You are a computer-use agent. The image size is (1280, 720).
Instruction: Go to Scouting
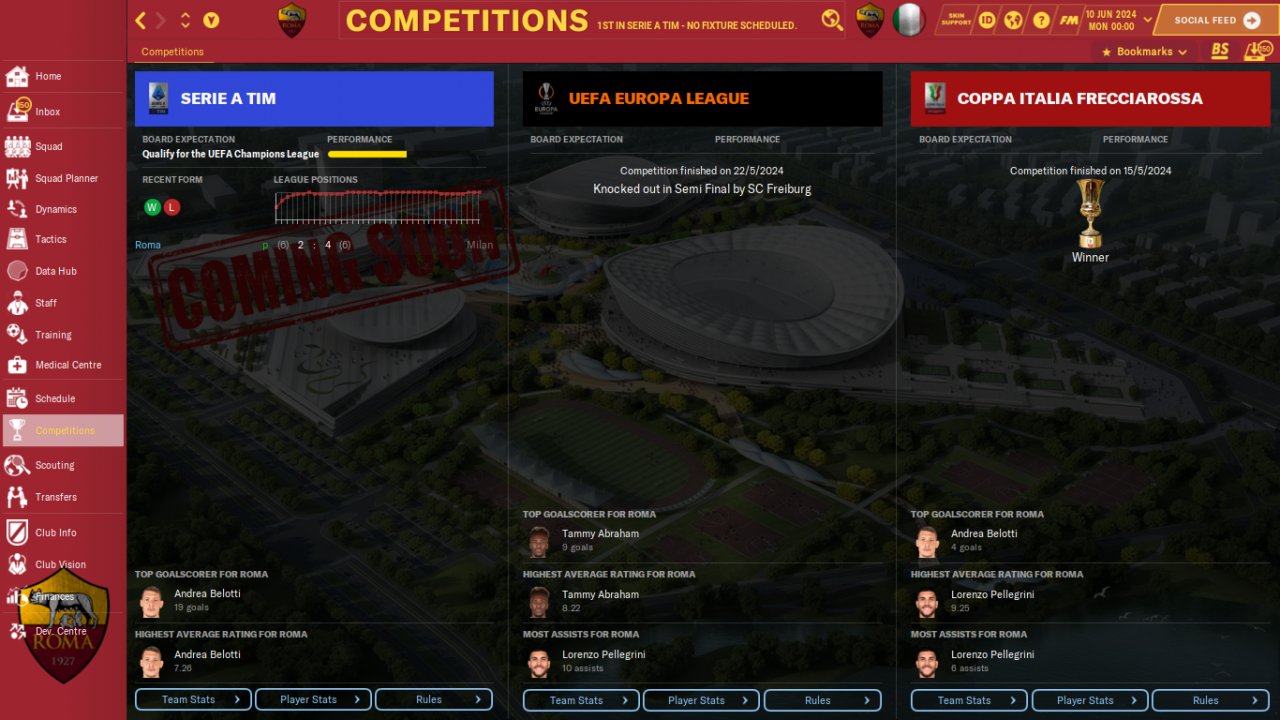(x=54, y=465)
